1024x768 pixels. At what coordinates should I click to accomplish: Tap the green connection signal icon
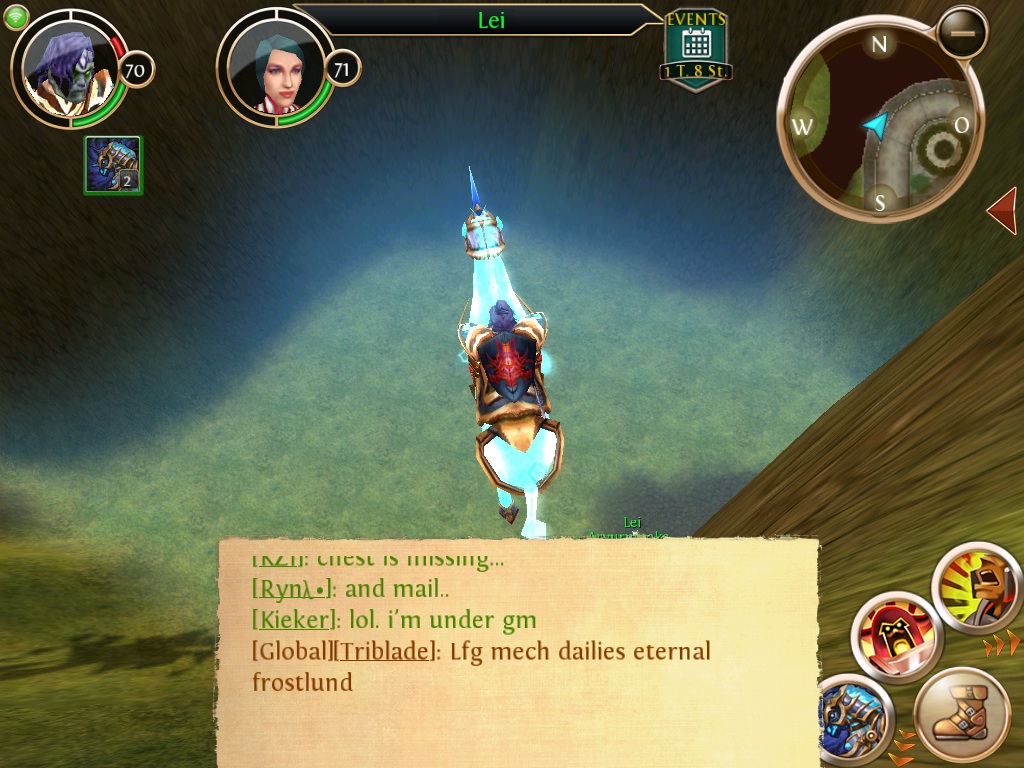click(x=17, y=16)
